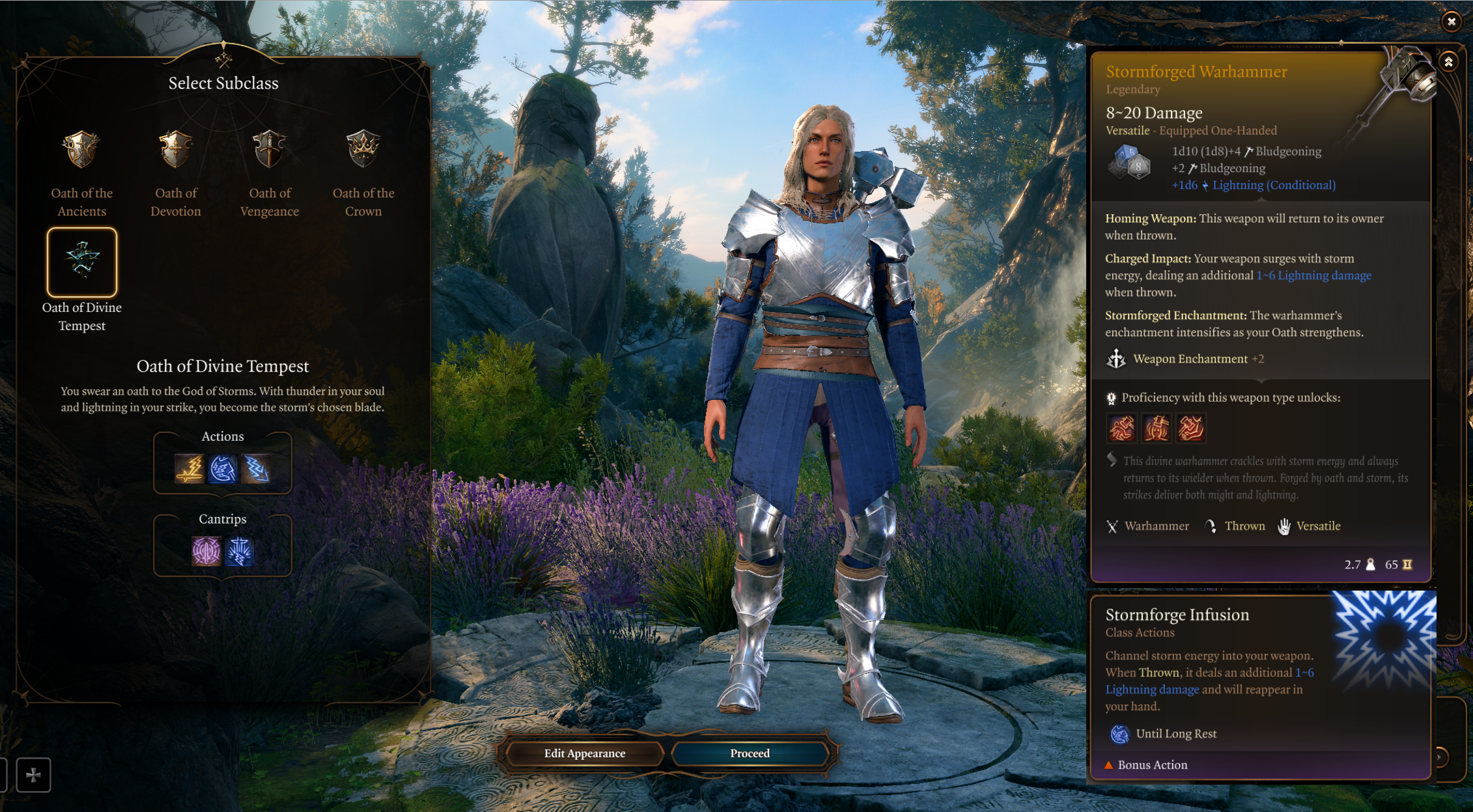Inspect the blue sword-and-lightning cantrip icon
Image resolution: width=1473 pixels, height=812 pixels.
[x=240, y=552]
